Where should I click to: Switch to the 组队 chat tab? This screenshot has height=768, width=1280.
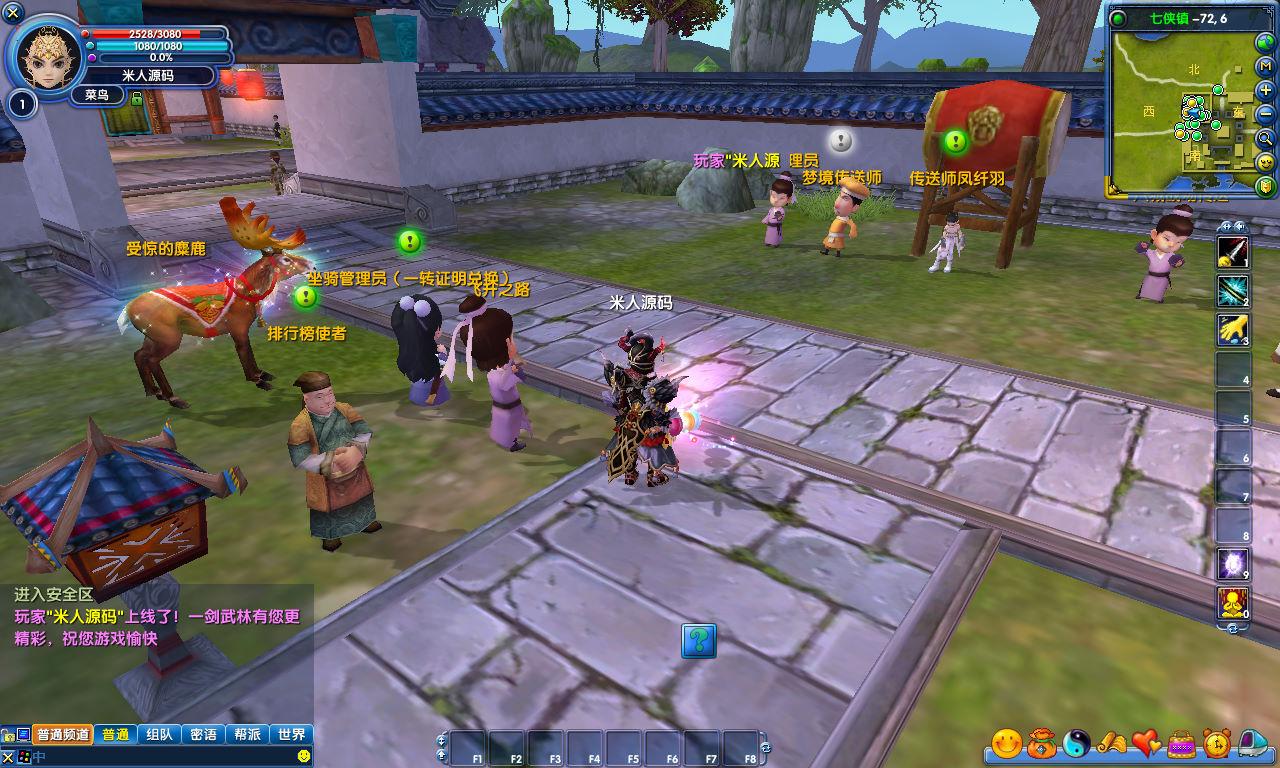[x=159, y=734]
